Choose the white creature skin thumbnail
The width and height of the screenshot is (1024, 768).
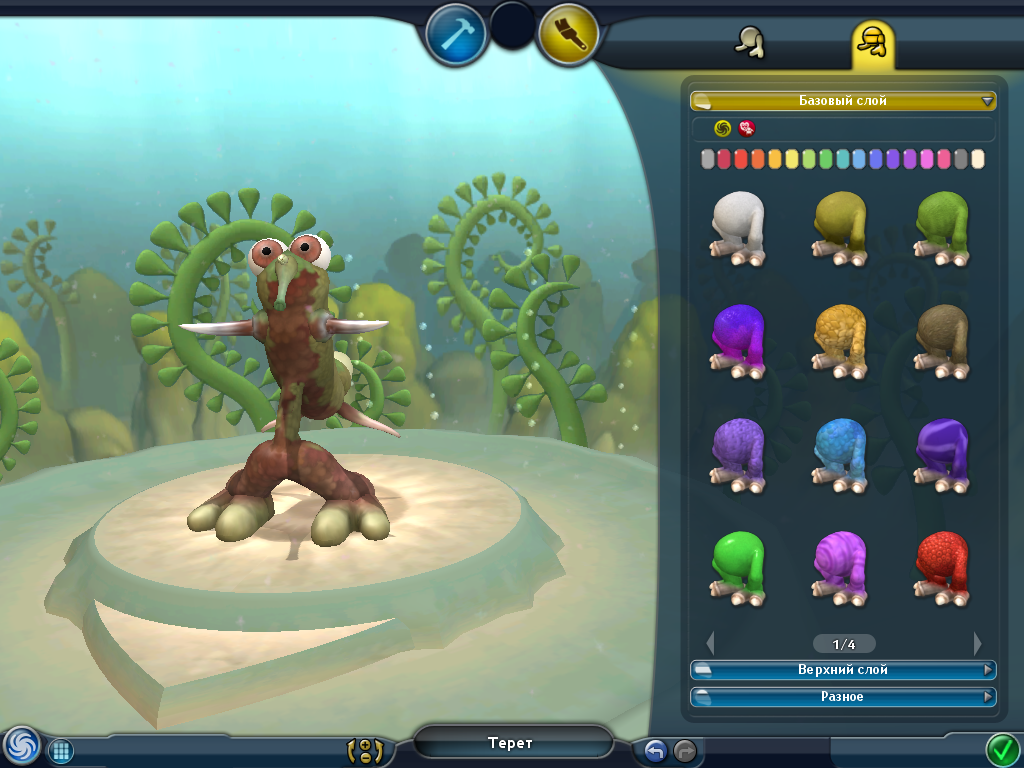pos(740,226)
